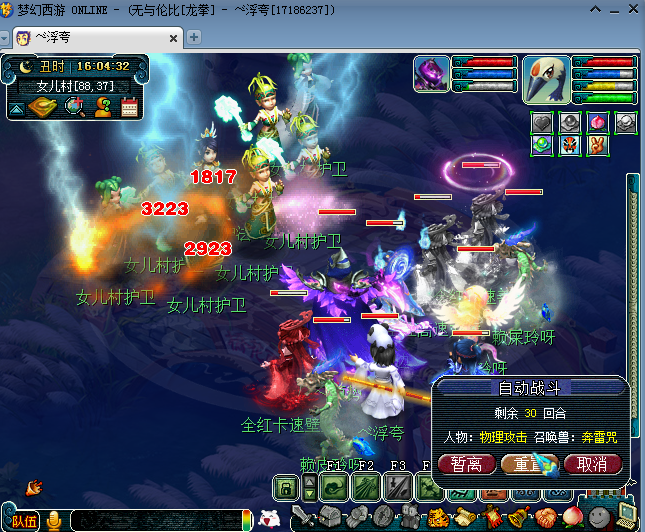
Task: Open the world map magnifier icon
Action: click(x=73, y=108)
